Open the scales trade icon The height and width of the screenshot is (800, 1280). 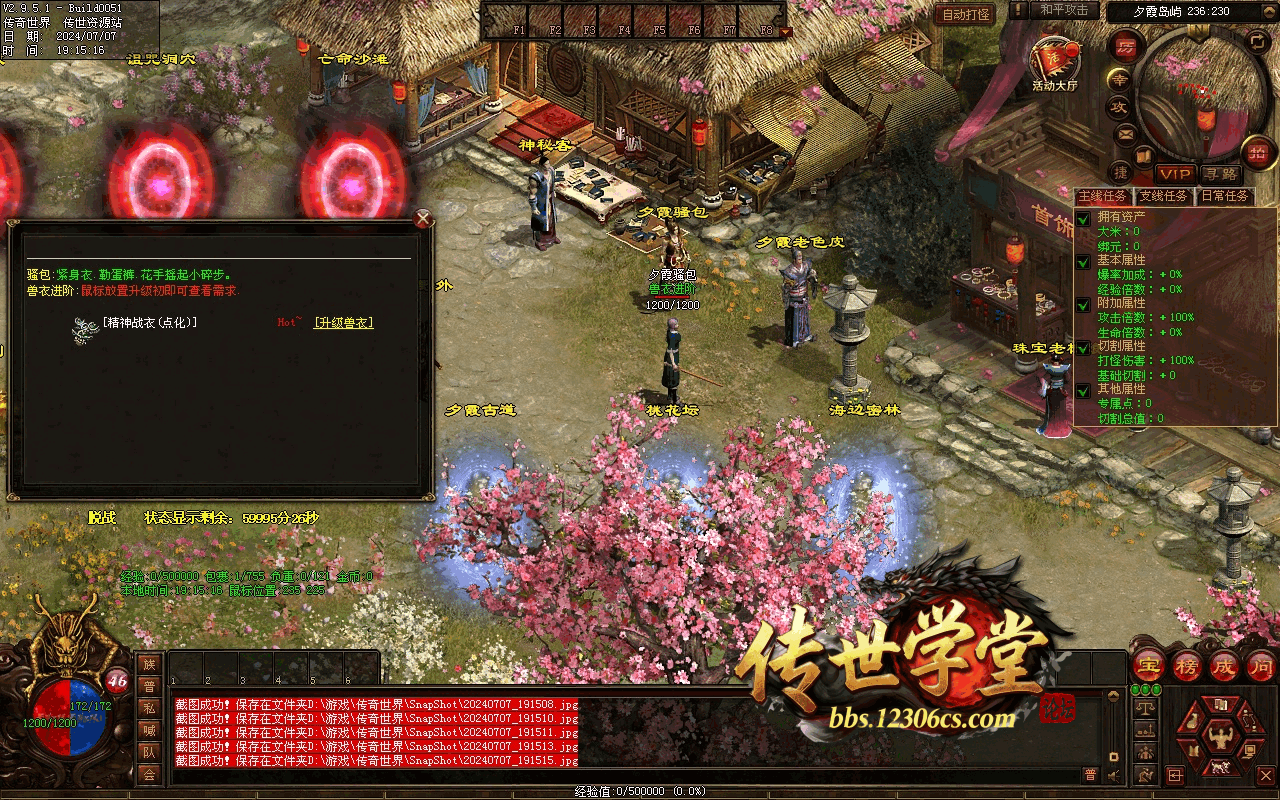[1146, 707]
